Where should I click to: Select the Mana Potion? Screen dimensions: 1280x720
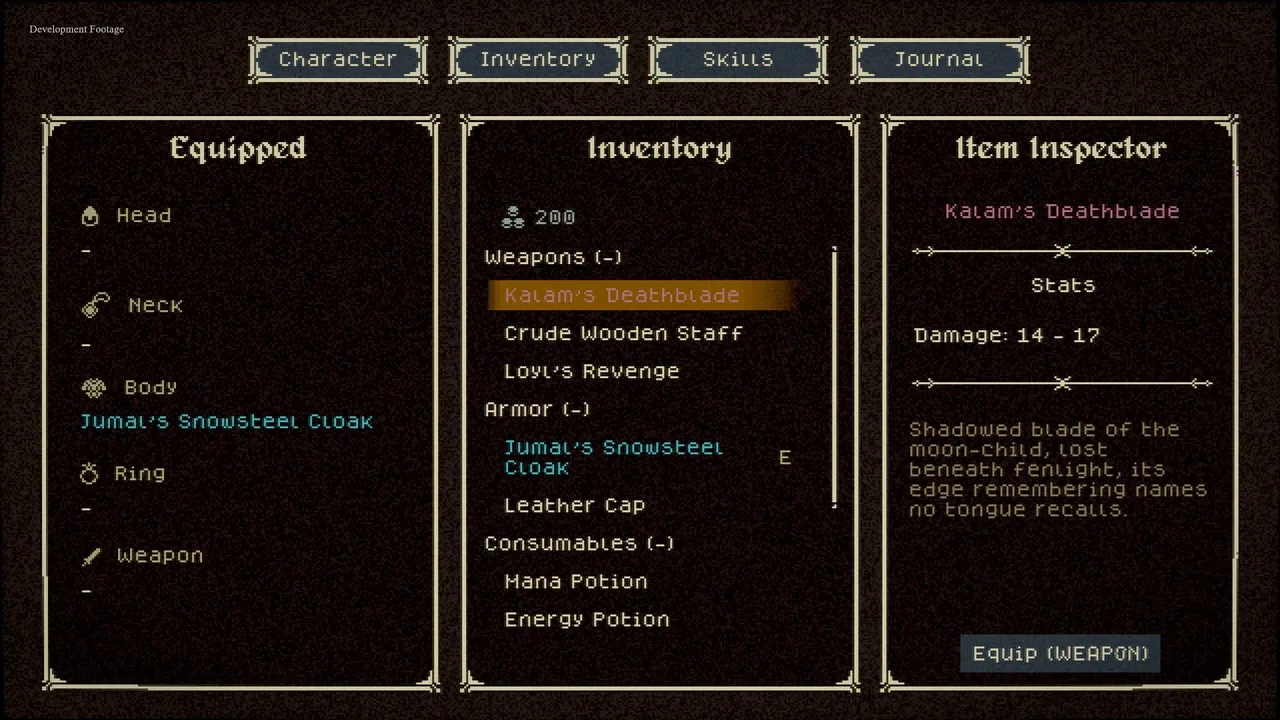575,582
